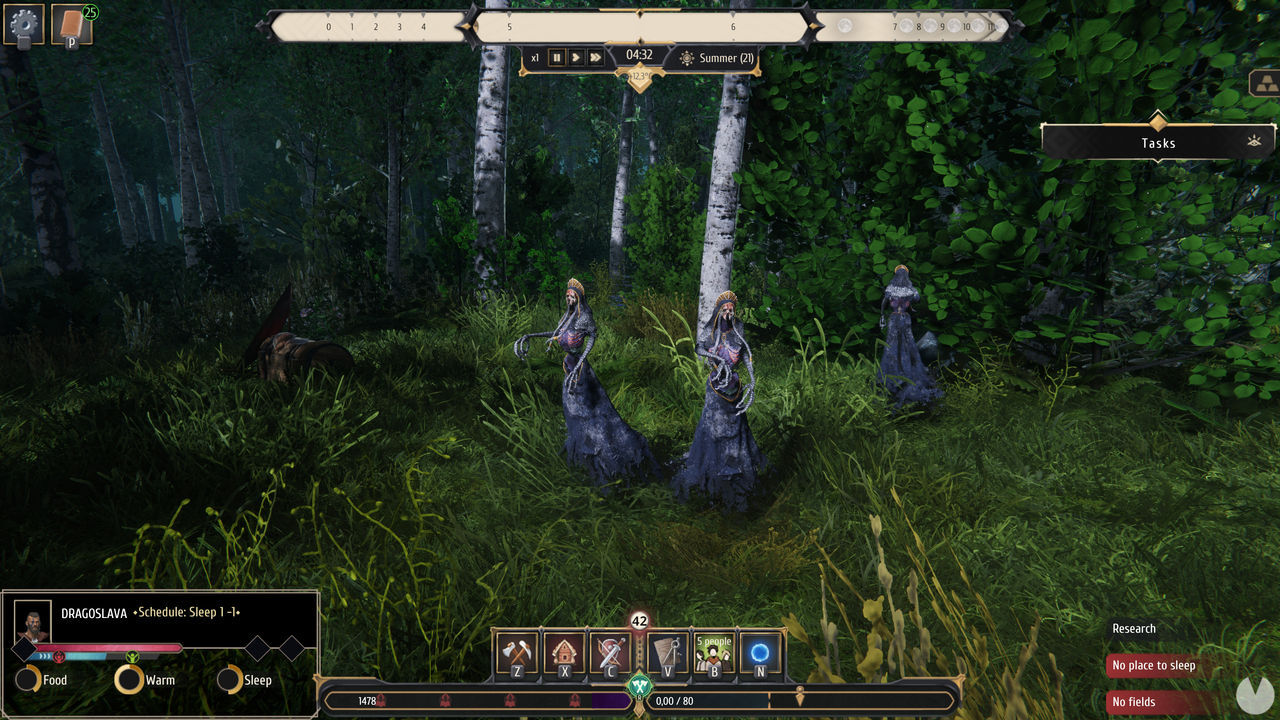Open Dragoslava's sleep schedule label
The image size is (1280, 720).
coord(187,612)
